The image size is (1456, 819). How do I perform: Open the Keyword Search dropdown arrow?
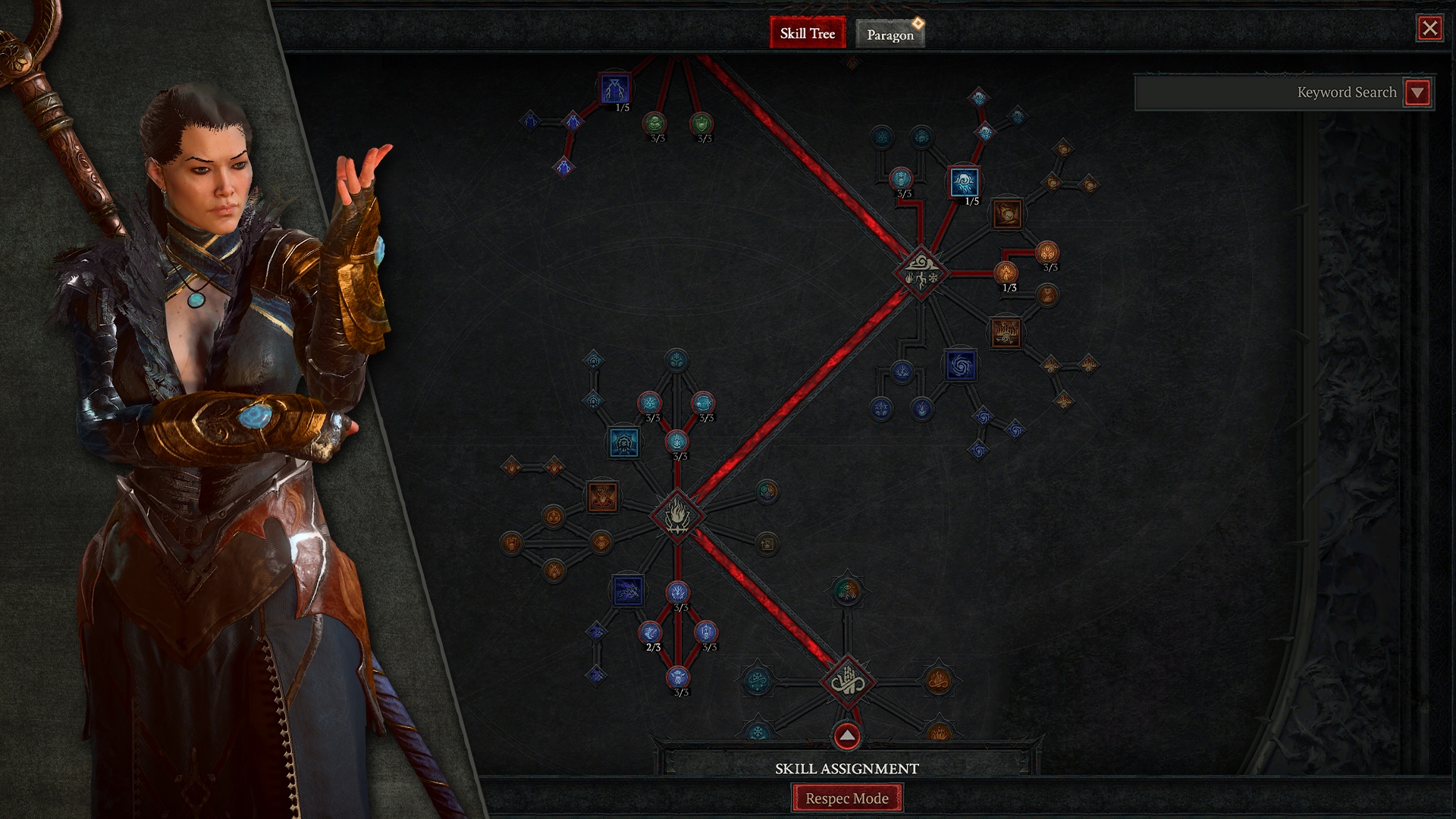(x=1417, y=93)
